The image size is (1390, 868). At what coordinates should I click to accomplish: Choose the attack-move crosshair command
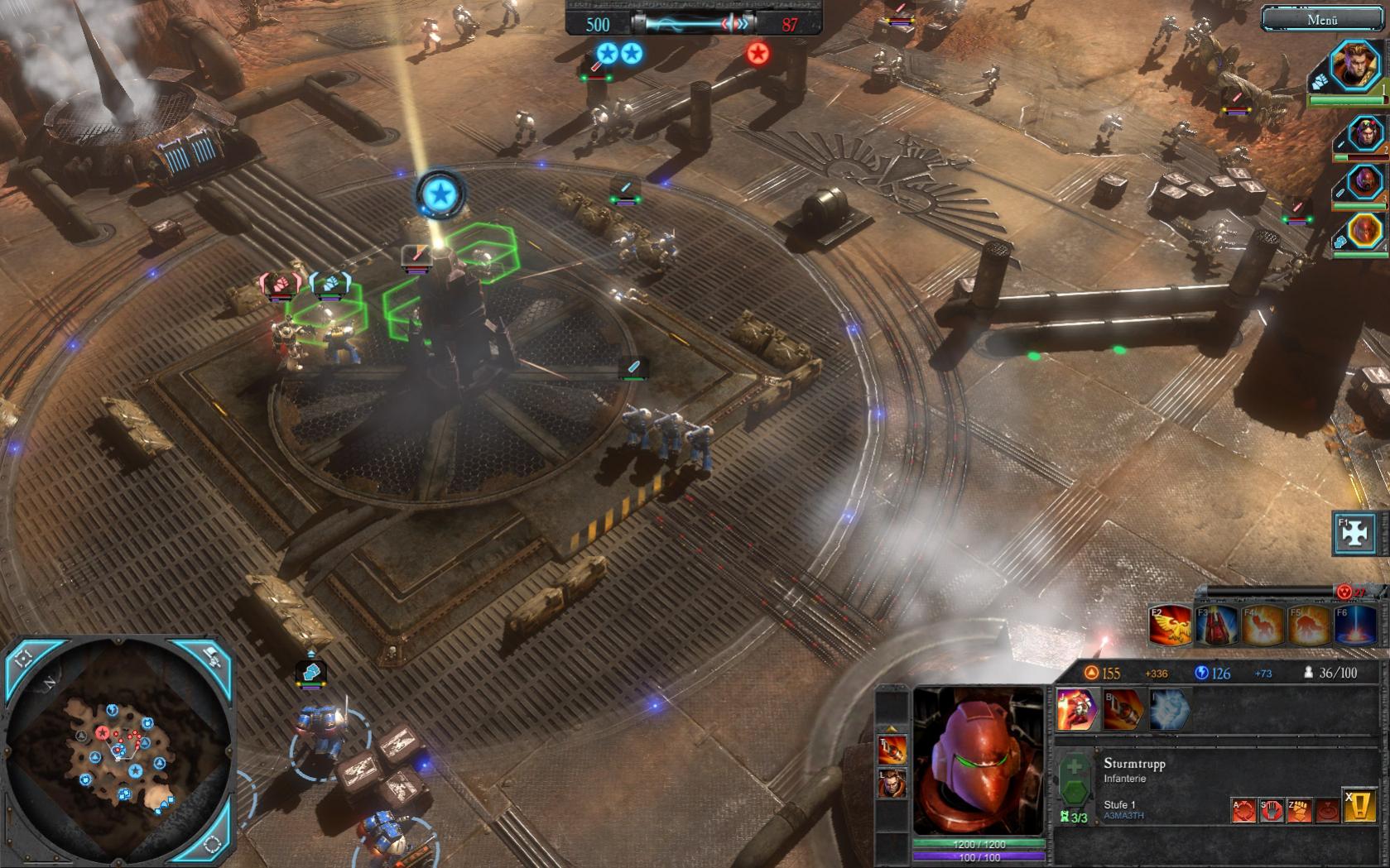[x=1243, y=810]
